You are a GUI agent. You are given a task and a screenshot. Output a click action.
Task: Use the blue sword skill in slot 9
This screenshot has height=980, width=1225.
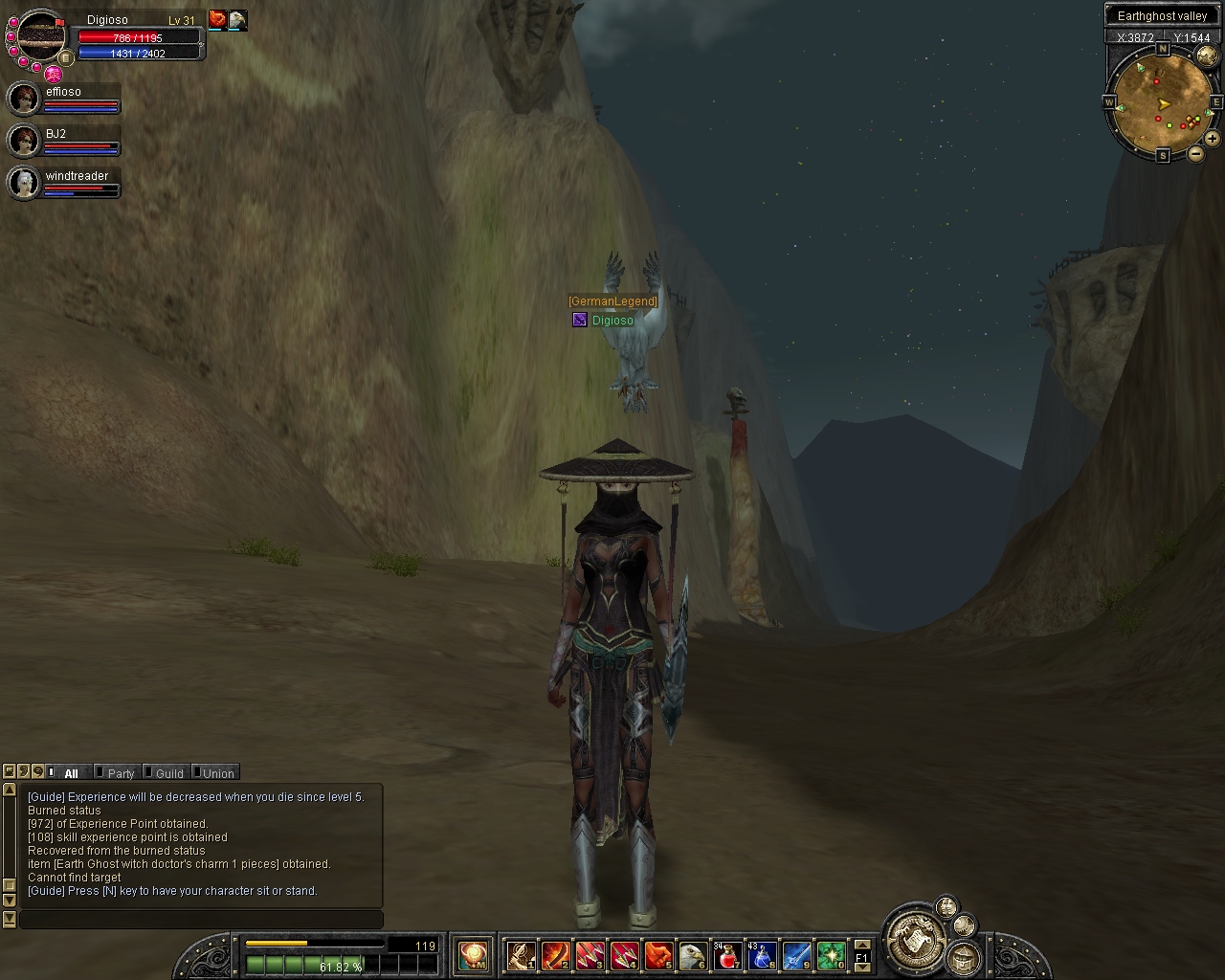click(796, 955)
